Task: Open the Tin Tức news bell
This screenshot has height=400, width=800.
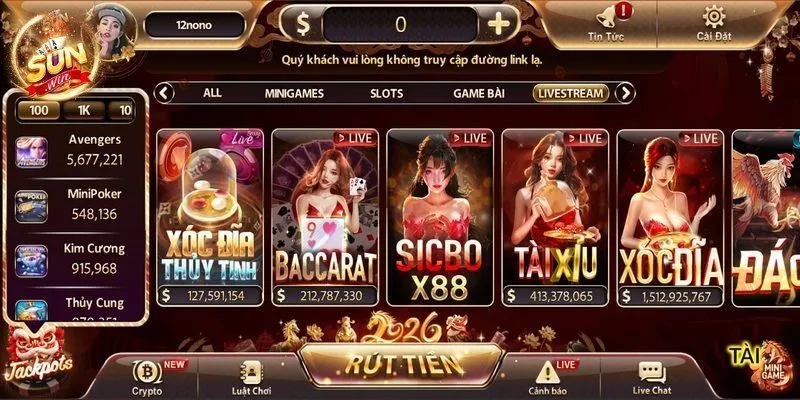Action: tap(607, 23)
